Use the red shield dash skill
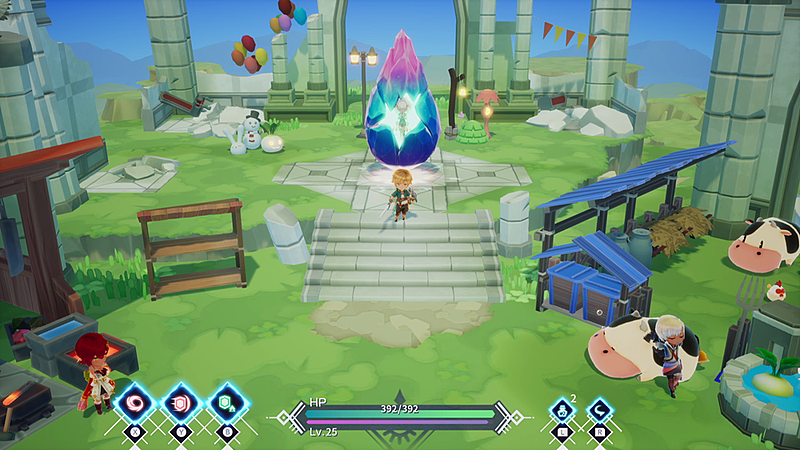800x450 pixels. click(x=181, y=405)
